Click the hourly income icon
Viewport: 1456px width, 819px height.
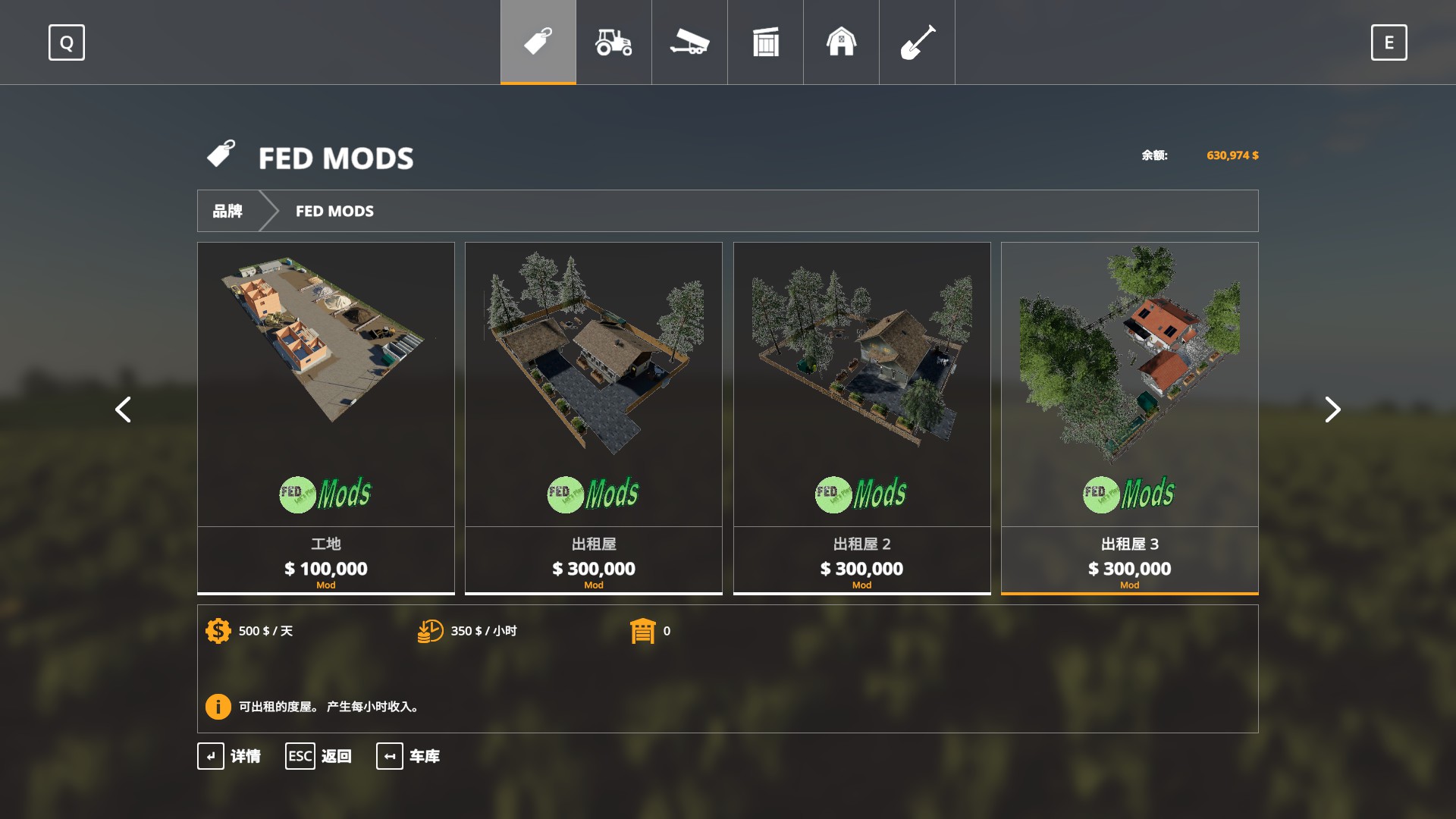tap(430, 630)
